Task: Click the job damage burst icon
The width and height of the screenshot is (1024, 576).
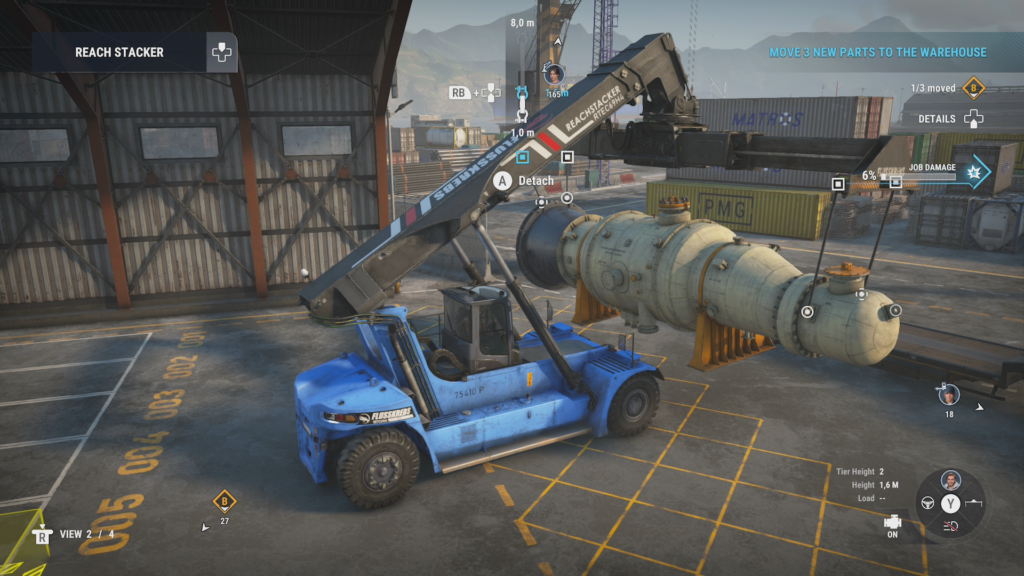Action: pos(972,174)
